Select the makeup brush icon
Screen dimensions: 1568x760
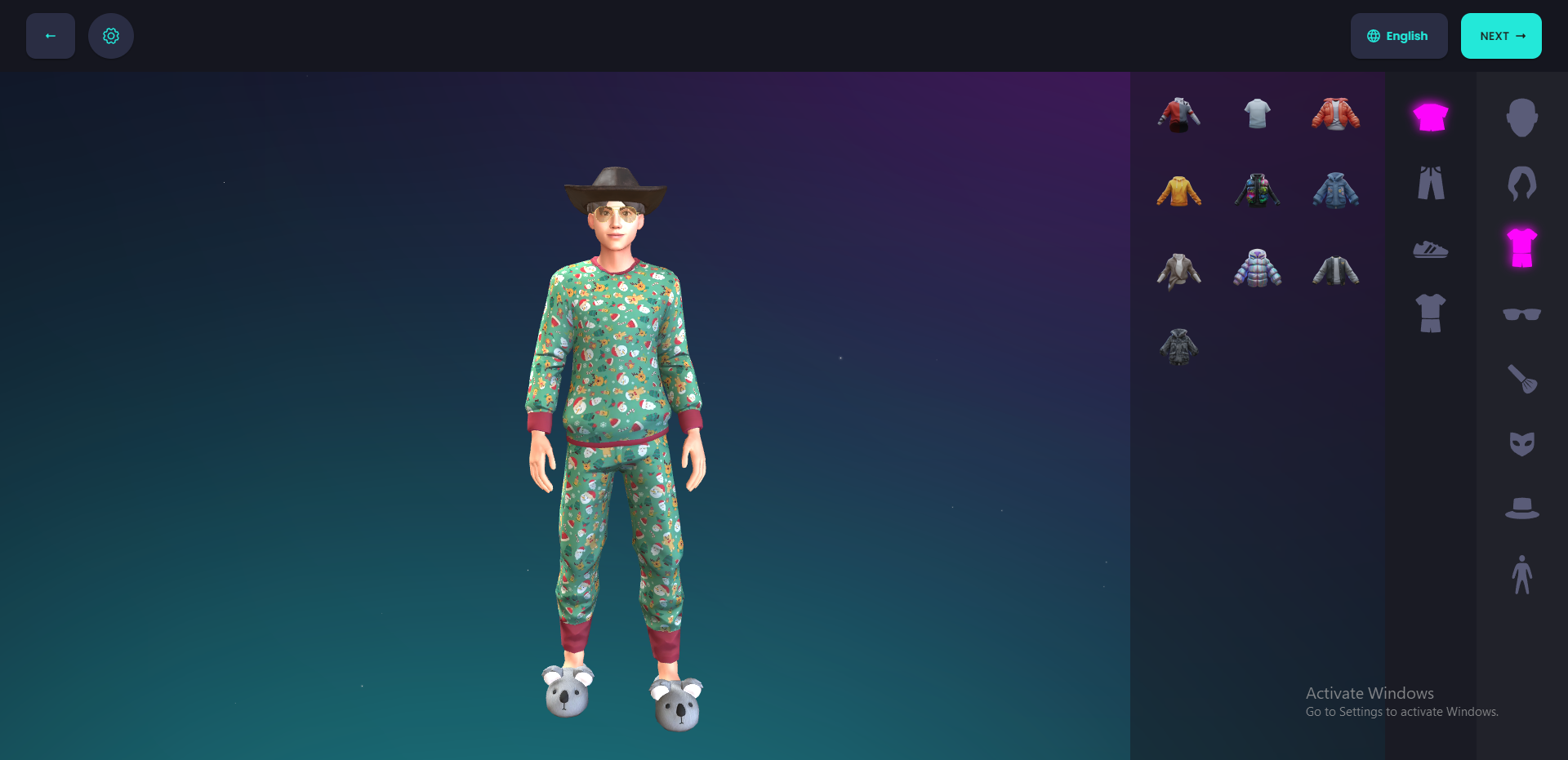1521,379
